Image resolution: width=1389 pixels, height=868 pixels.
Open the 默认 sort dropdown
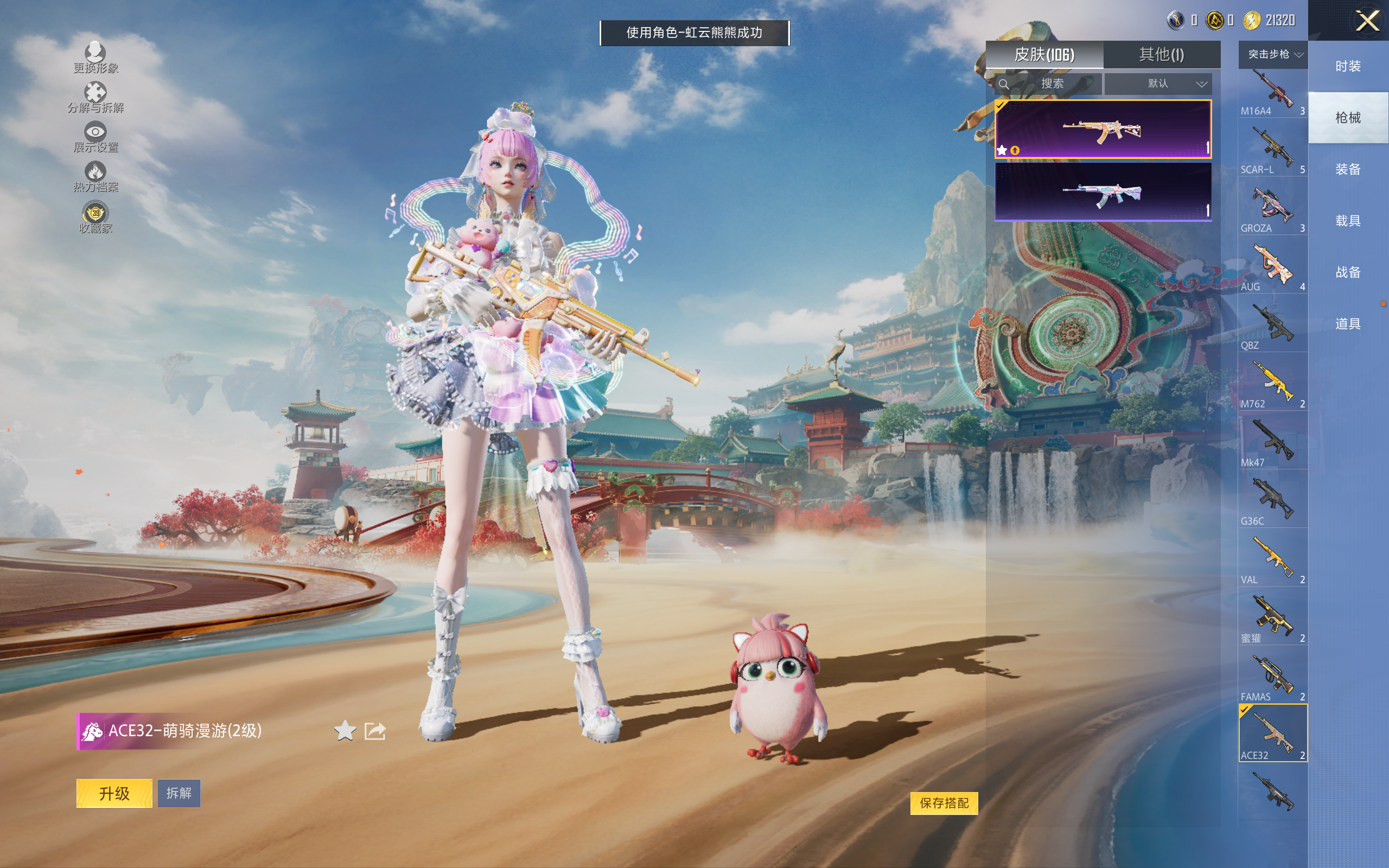coord(1158,84)
